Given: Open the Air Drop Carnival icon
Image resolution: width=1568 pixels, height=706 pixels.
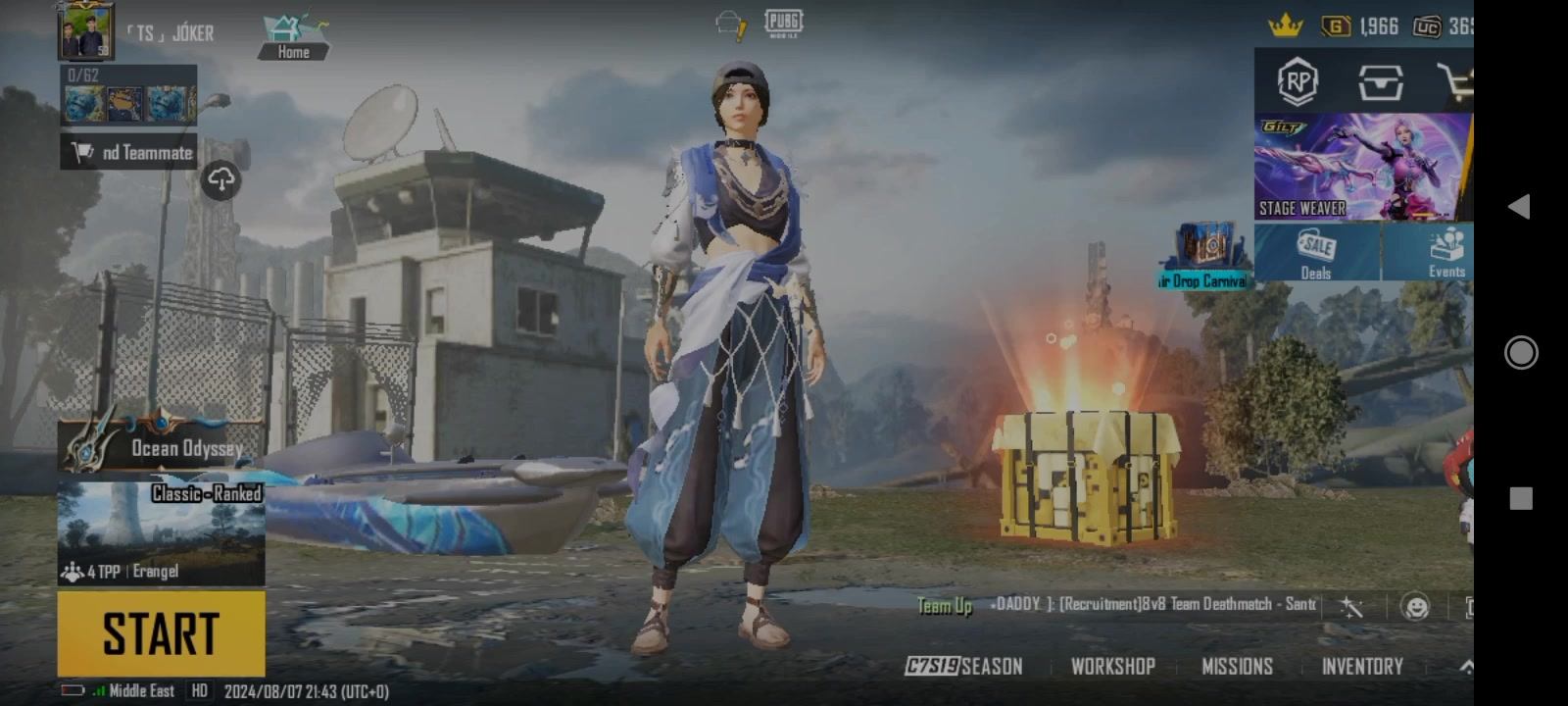Looking at the screenshot, I should 1204,257.
